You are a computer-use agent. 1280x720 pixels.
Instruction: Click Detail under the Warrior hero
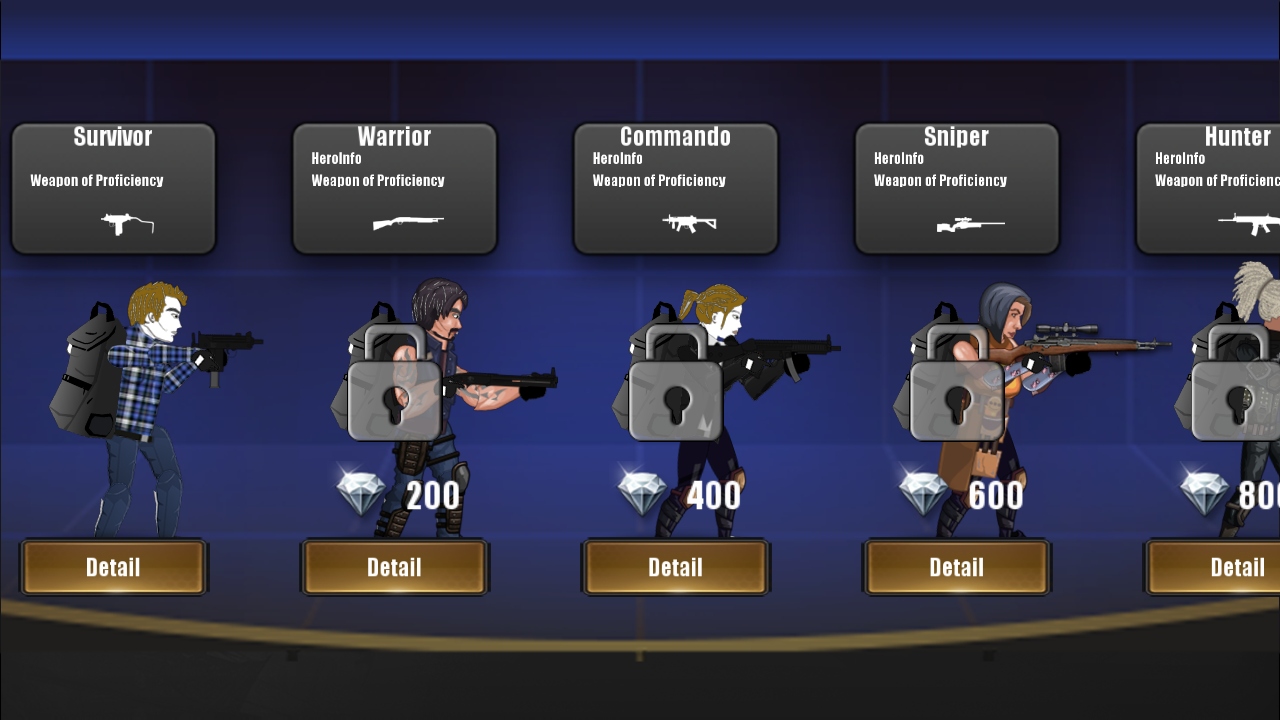click(394, 567)
